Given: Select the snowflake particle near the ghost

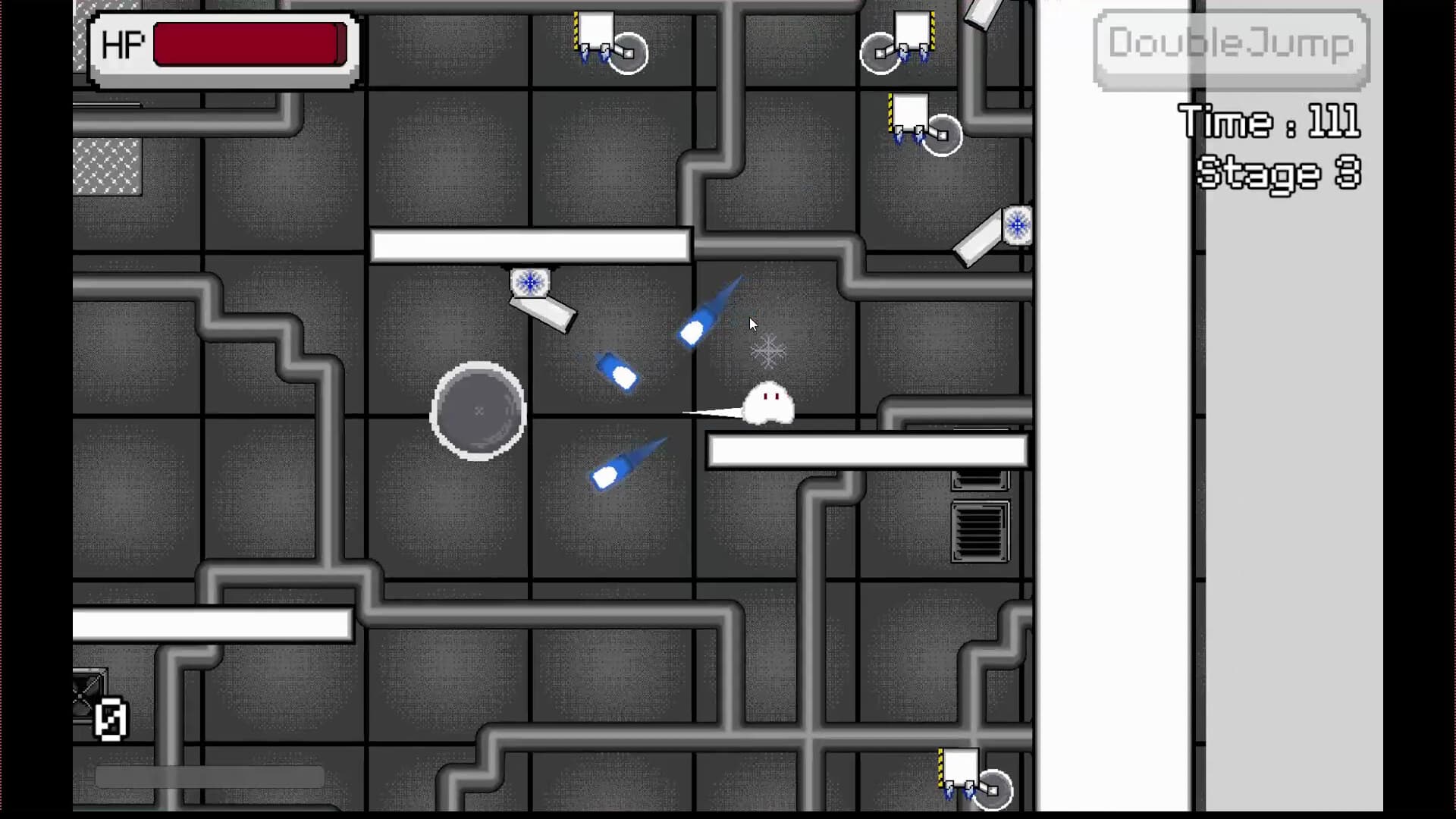Looking at the screenshot, I should [768, 350].
